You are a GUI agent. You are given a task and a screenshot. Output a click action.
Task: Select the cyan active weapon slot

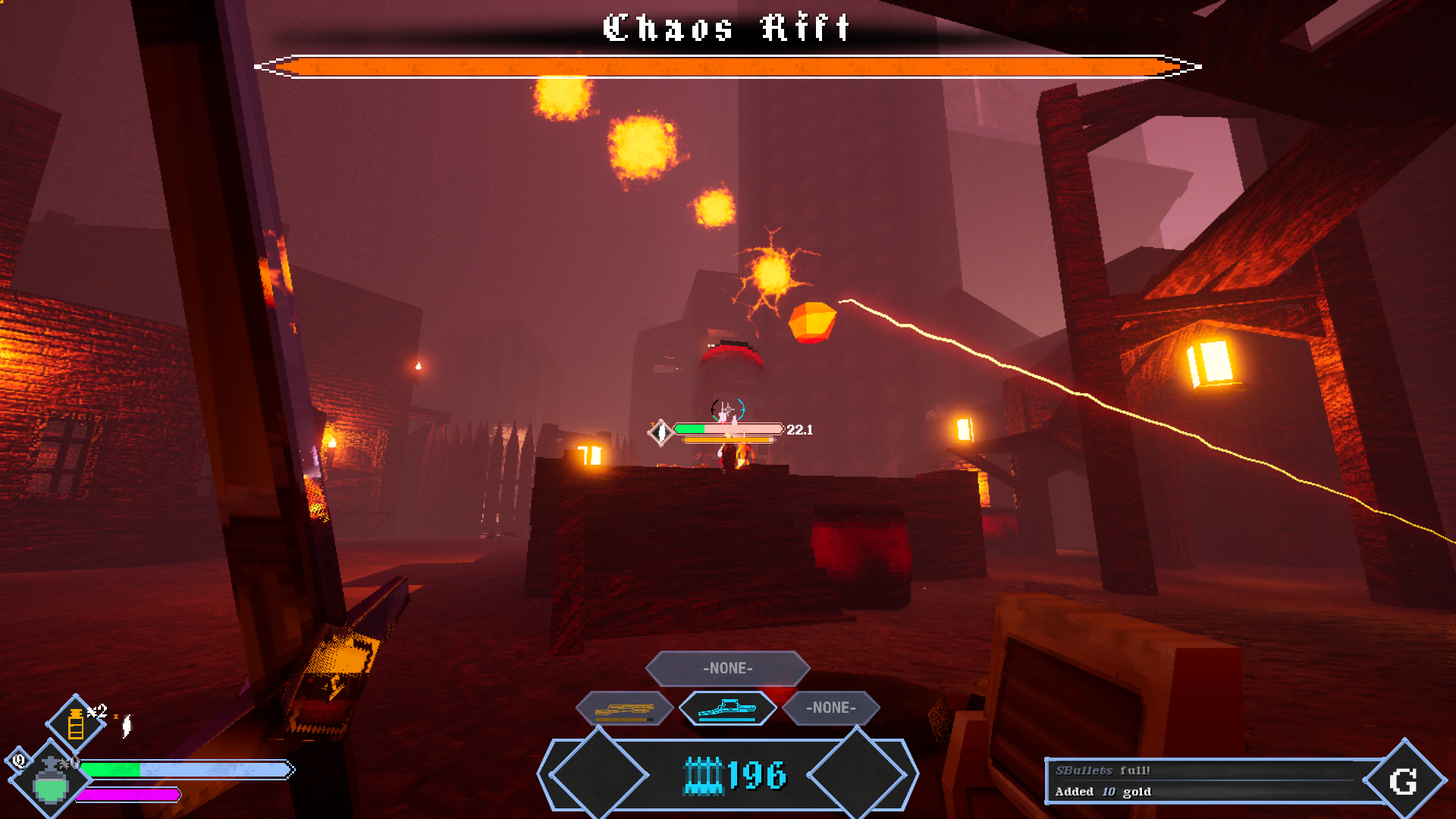[x=727, y=709]
